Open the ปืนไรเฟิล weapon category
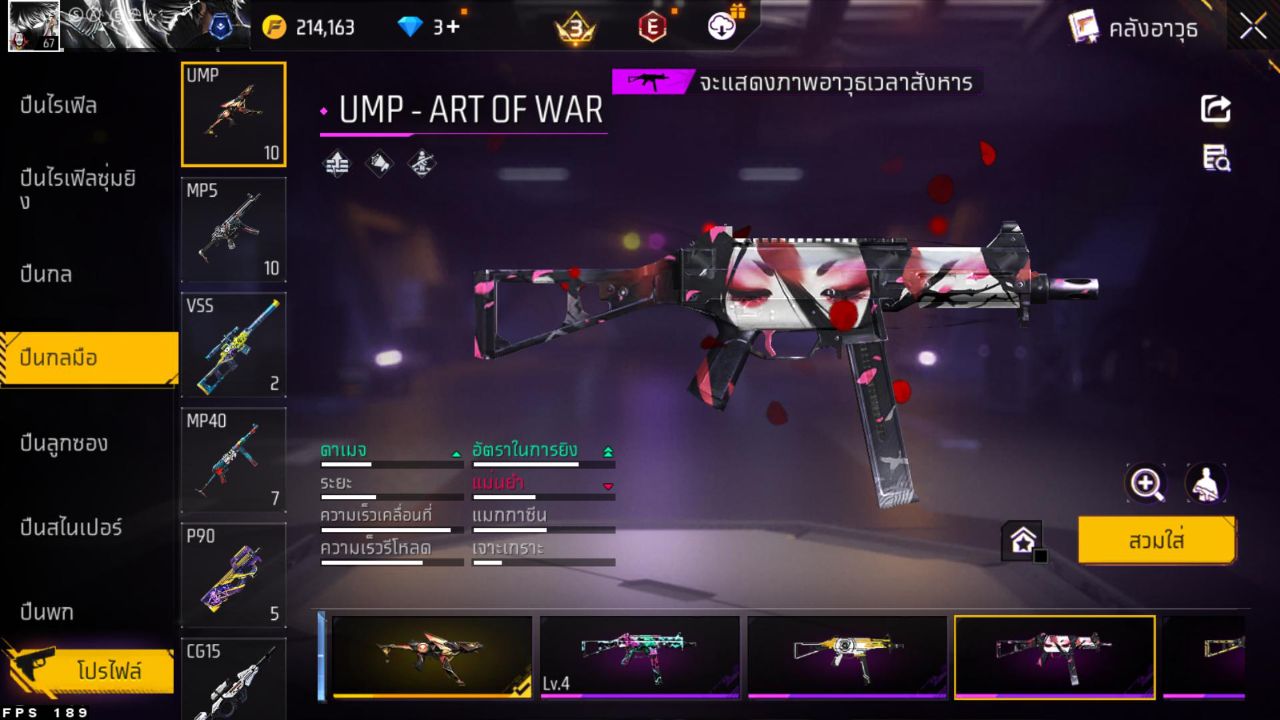 point(60,104)
